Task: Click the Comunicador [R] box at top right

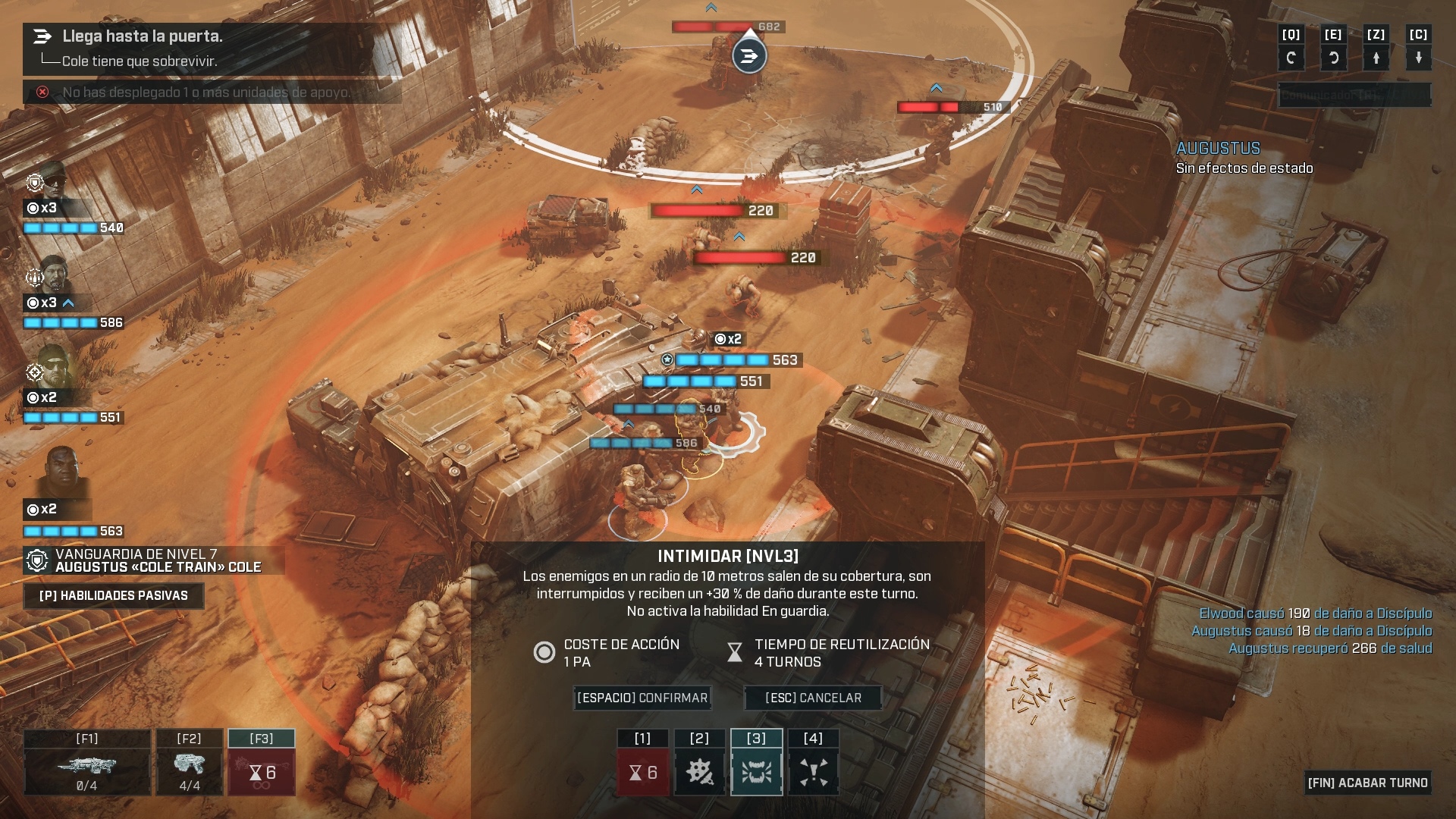Action: (1356, 96)
